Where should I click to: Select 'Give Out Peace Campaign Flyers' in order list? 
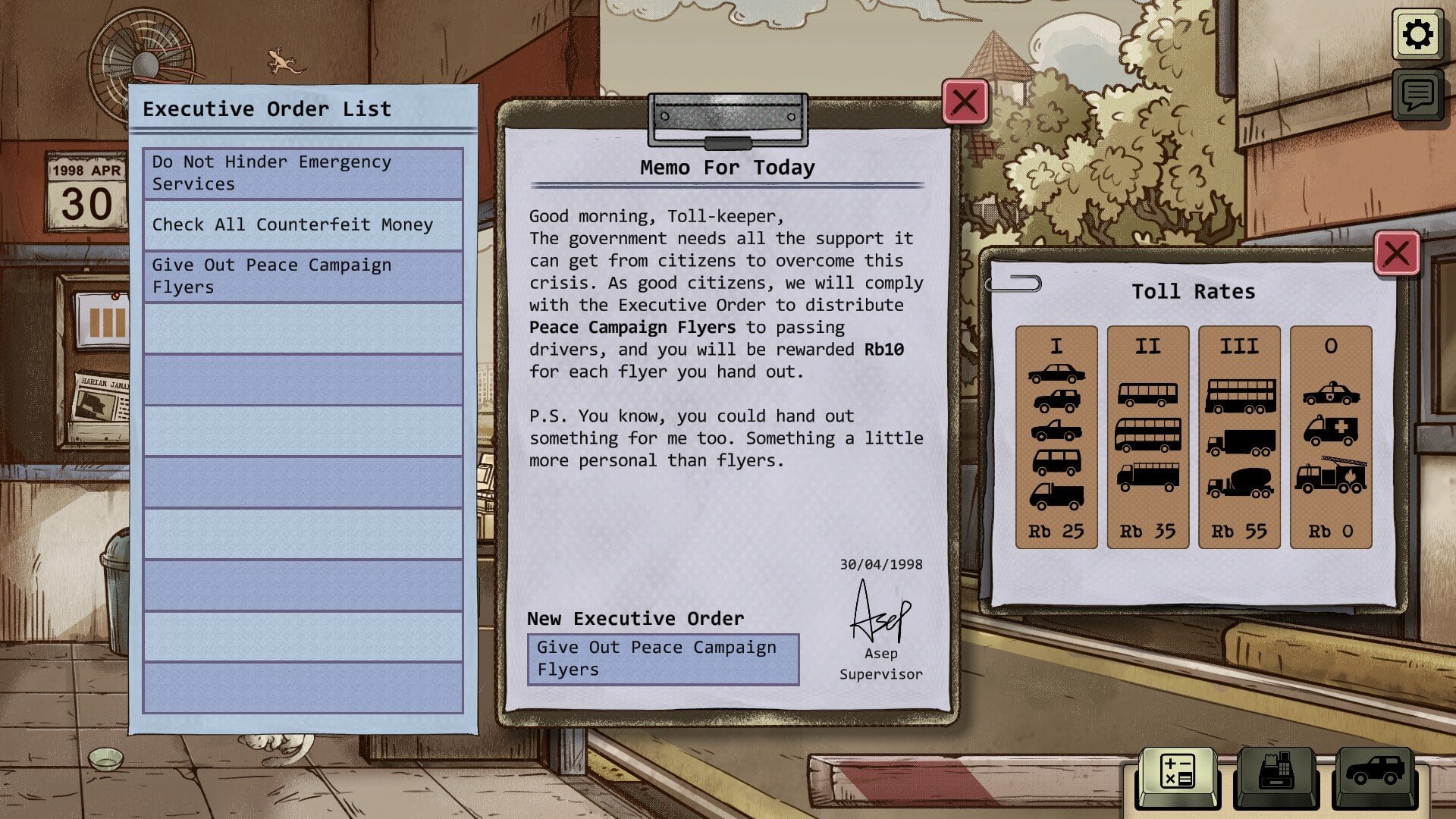pyautogui.click(x=303, y=277)
